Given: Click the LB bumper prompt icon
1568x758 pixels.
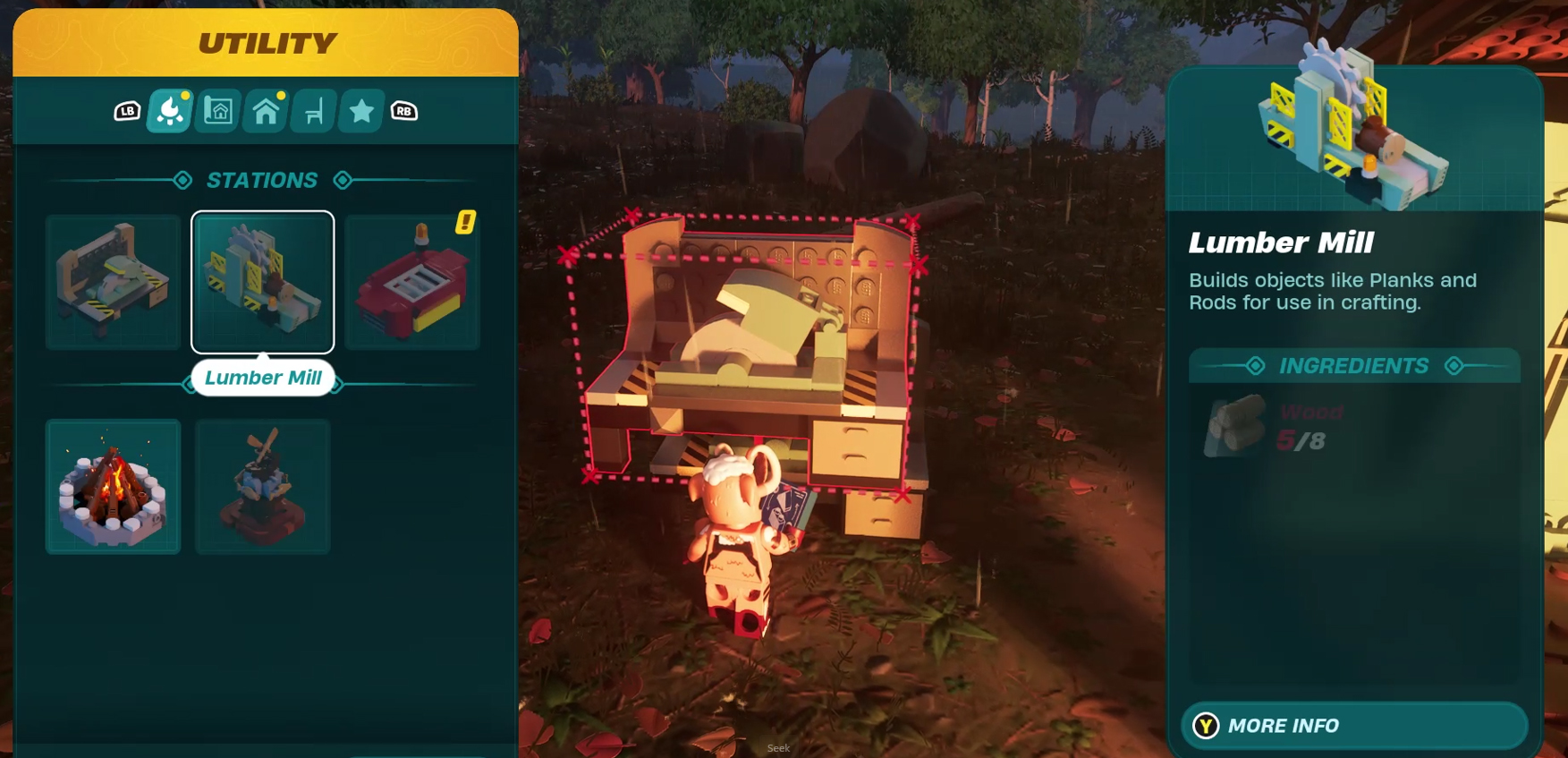Looking at the screenshot, I should [128, 111].
